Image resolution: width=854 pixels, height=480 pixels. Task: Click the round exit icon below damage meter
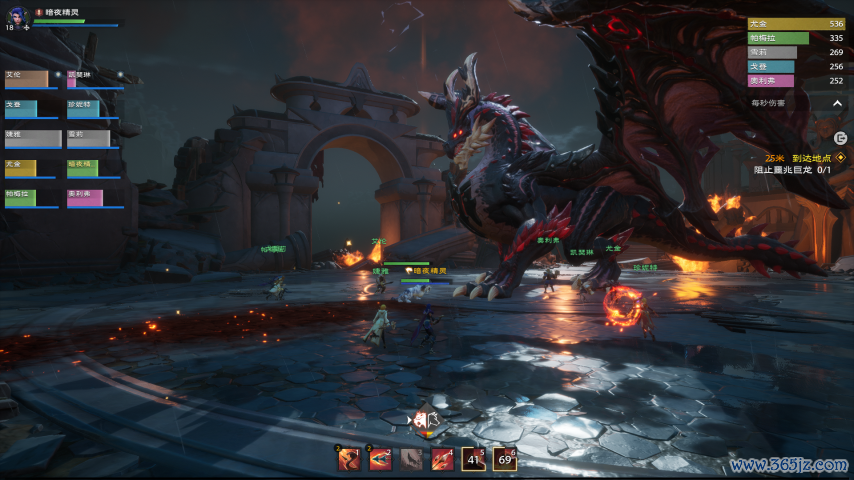click(840, 137)
